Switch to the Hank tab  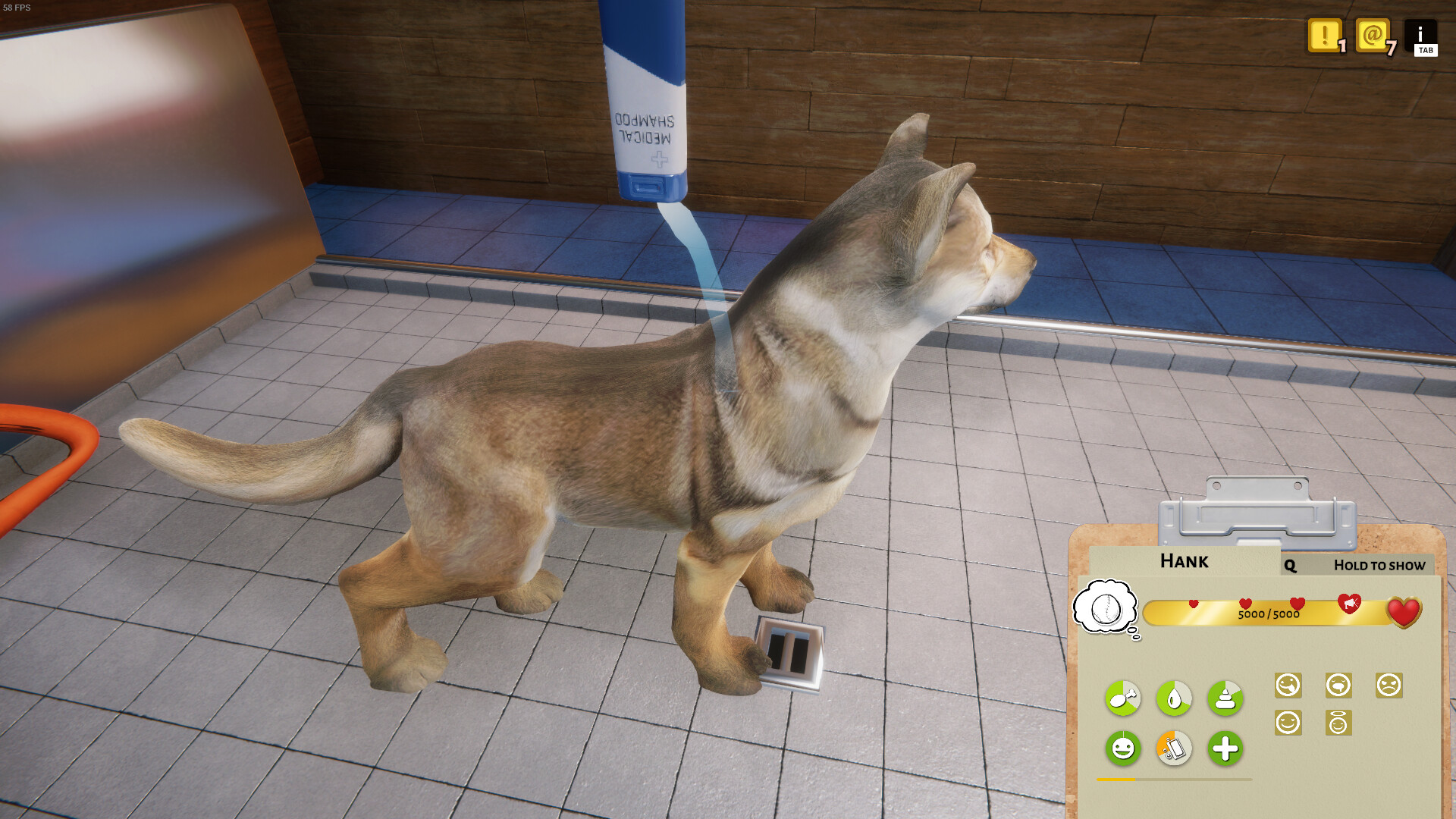click(x=1184, y=561)
